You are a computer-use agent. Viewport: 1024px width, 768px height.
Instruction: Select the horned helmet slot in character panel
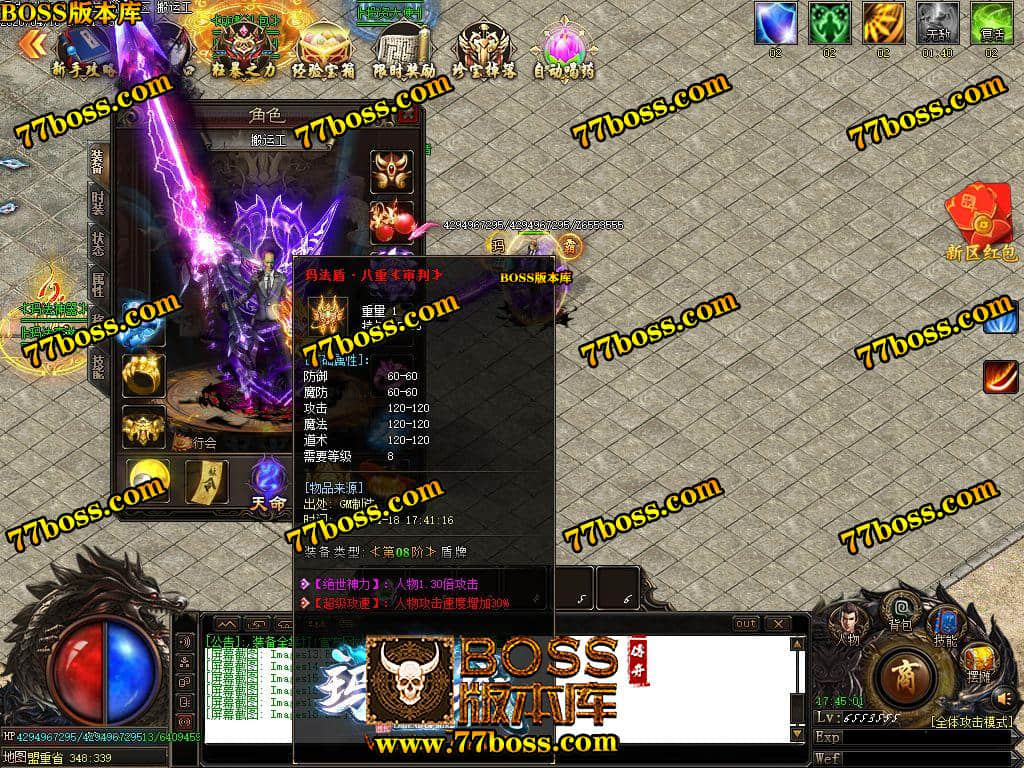click(x=392, y=171)
